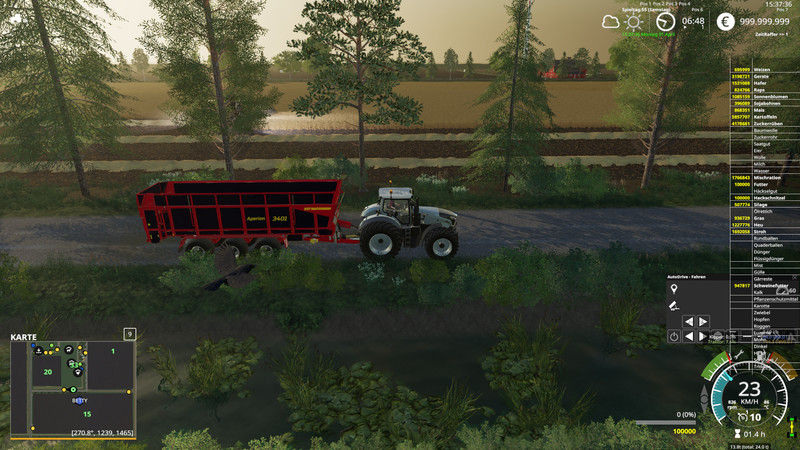Image resolution: width=800 pixels, height=450 pixels.
Task: Select field 1 on the Karte minimap
Action: tap(113, 352)
